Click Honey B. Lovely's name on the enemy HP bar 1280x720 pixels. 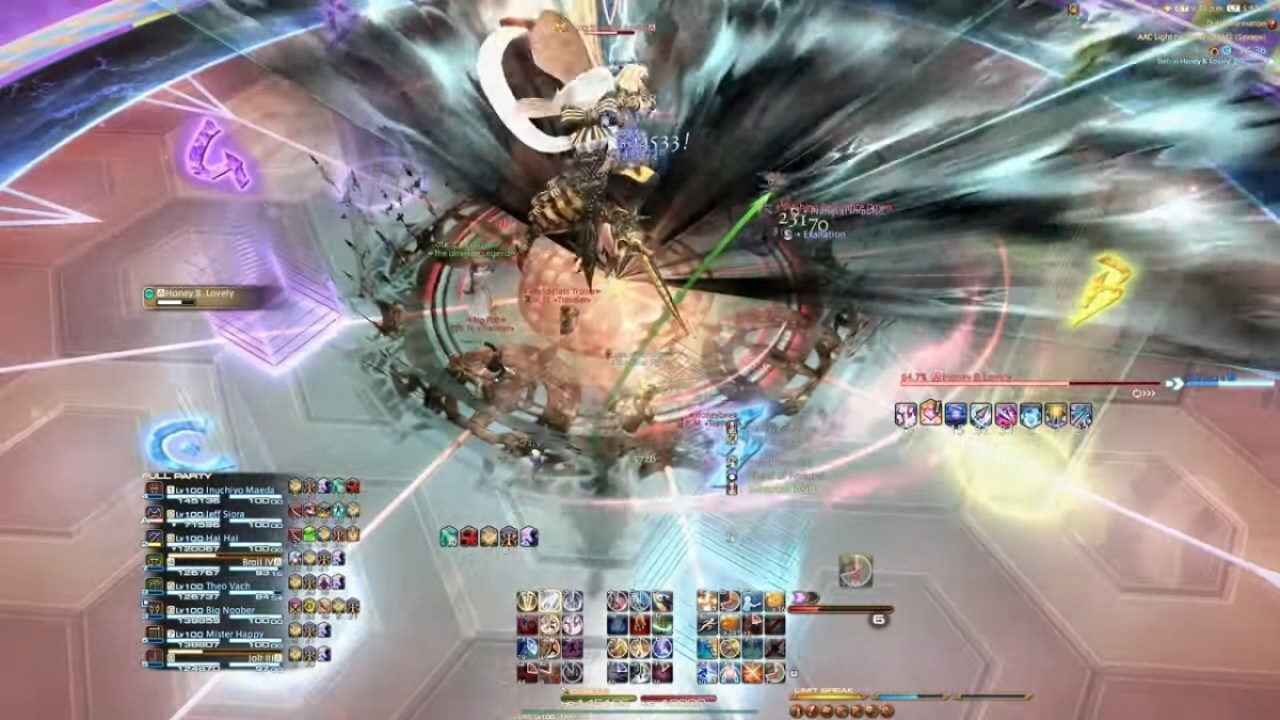tap(974, 377)
